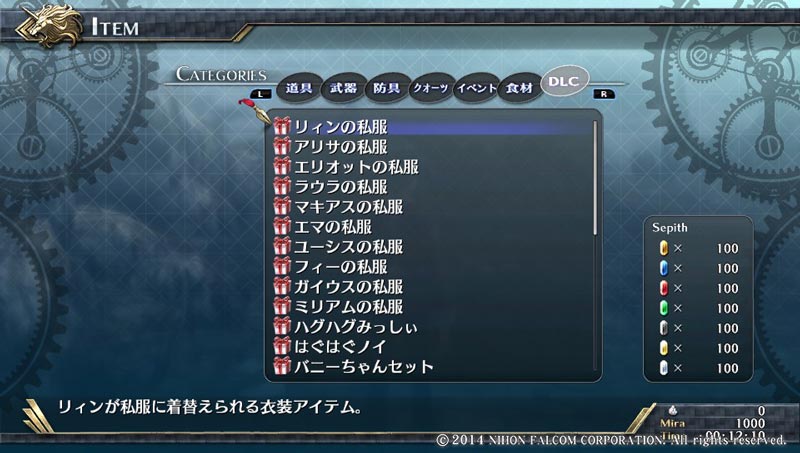Open the 武器 category tab
This screenshot has width=800, height=453.
(x=343, y=88)
